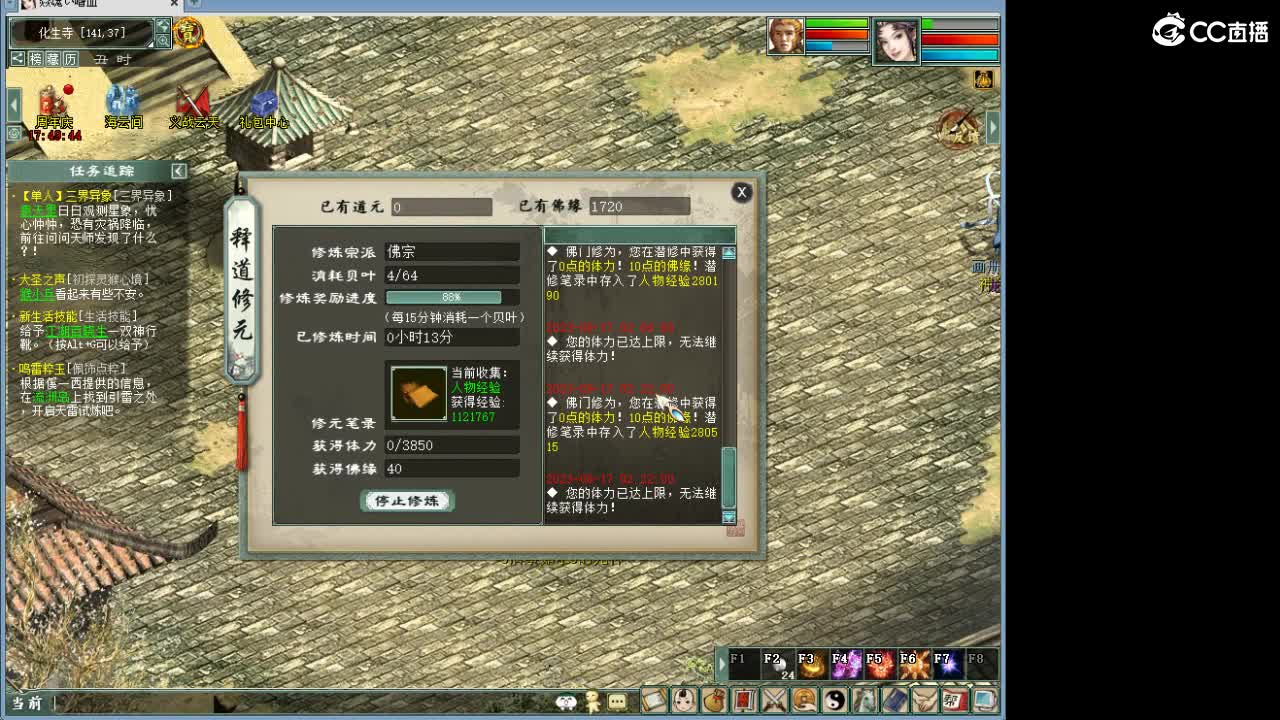The width and height of the screenshot is (1280, 720).
Task: Open the 周年庆 anniversary event icon
Action: coord(50,100)
